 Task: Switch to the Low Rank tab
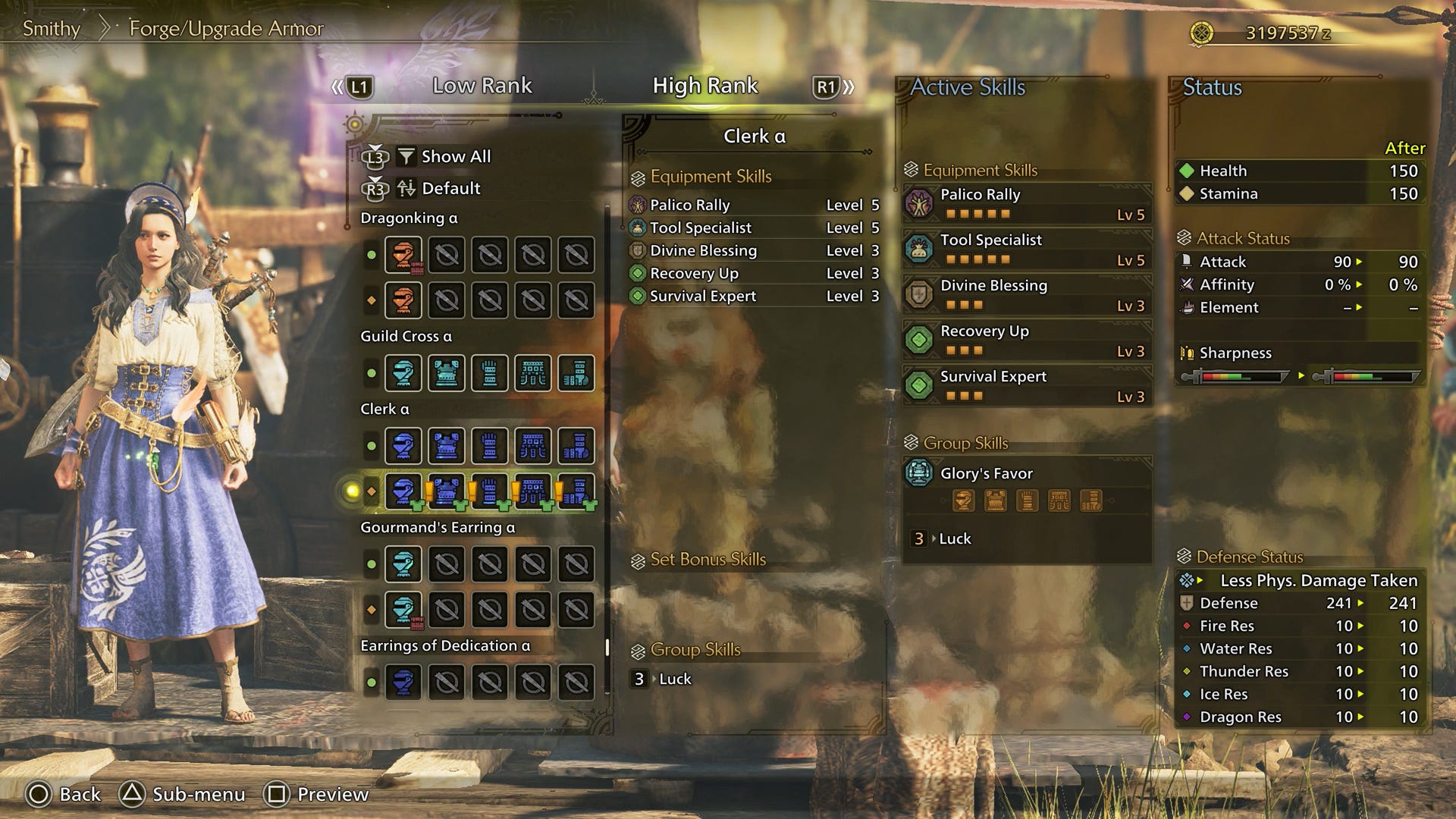tap(482, 86)
